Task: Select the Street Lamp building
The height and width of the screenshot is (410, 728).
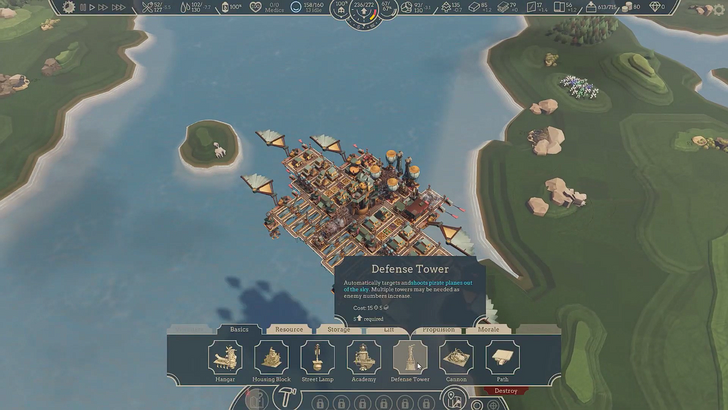Action: click(317, 359)
